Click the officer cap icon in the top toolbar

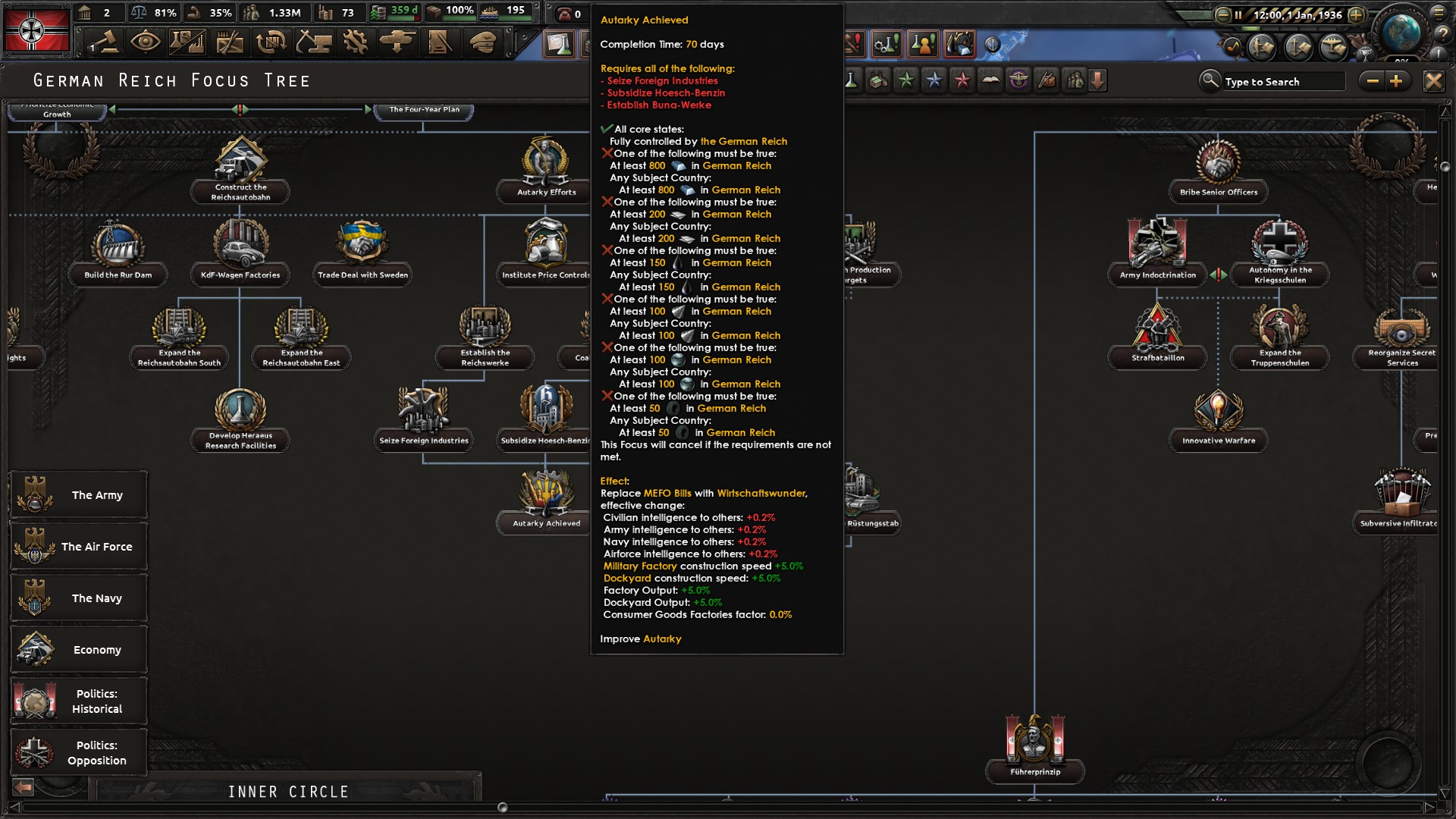pyautogui.click(x=482, y=42)
